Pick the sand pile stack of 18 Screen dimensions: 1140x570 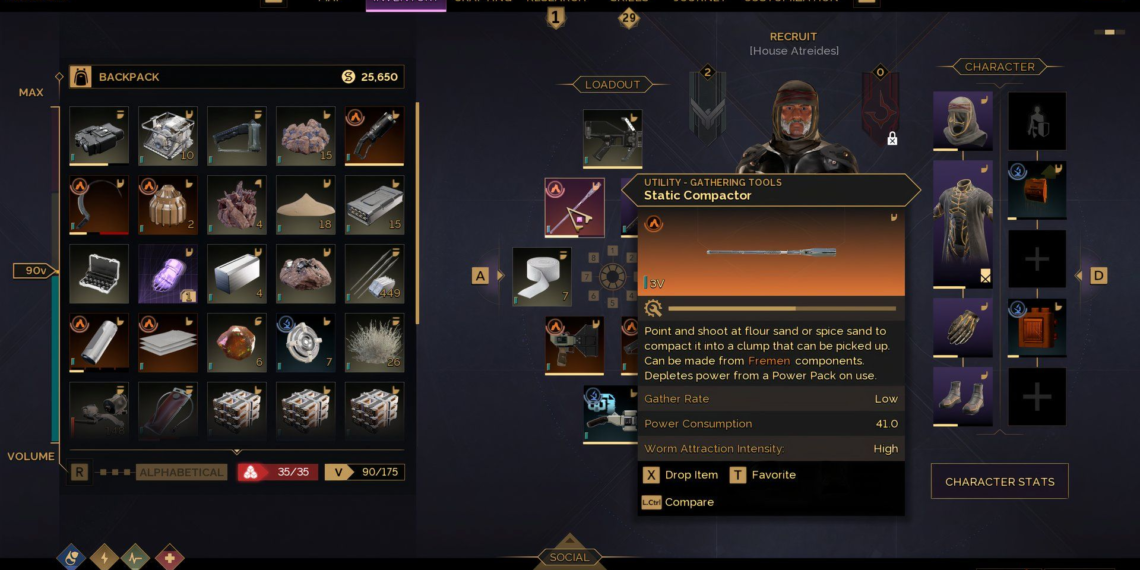305,205
